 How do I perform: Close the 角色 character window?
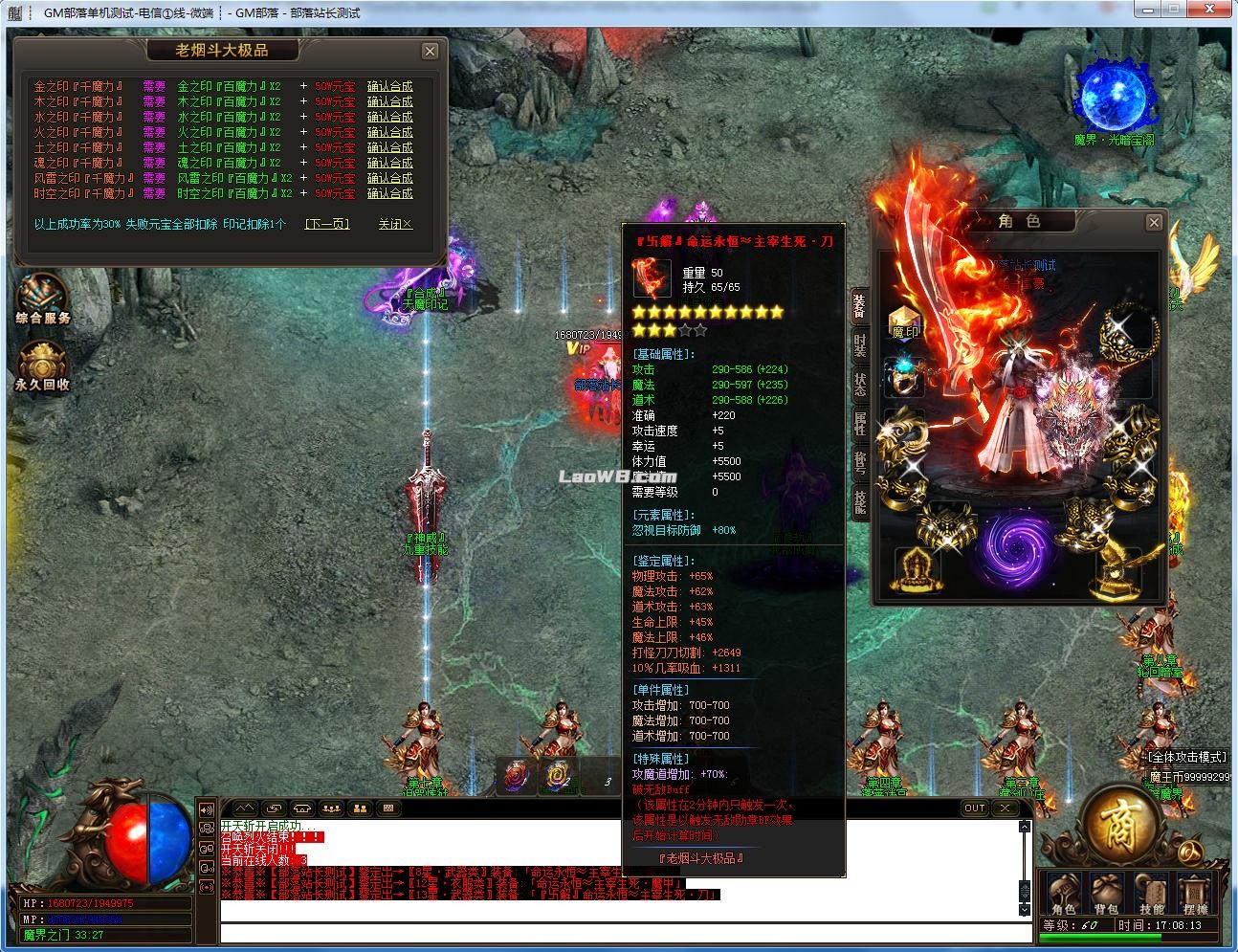point(1154,223)
